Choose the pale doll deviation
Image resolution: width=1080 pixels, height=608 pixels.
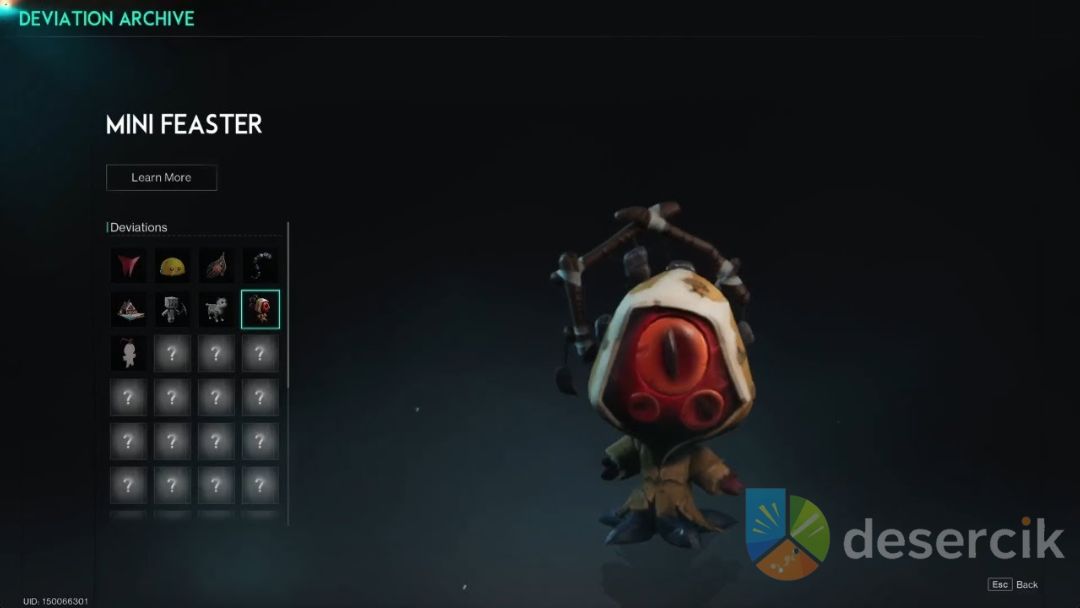point(128,354)
